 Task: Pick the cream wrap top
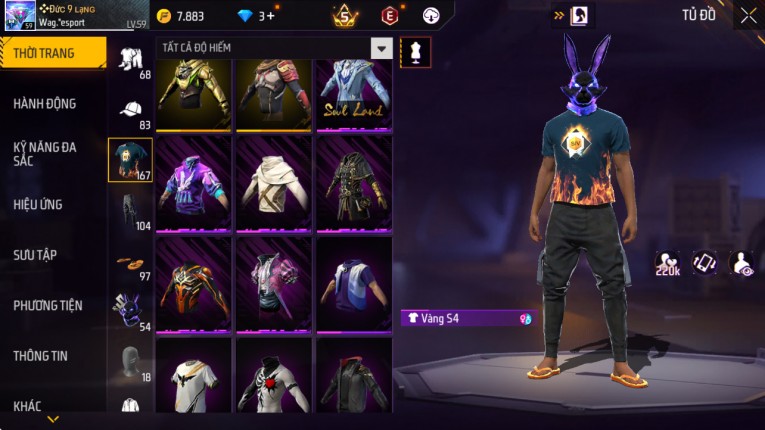coord(273,182)
